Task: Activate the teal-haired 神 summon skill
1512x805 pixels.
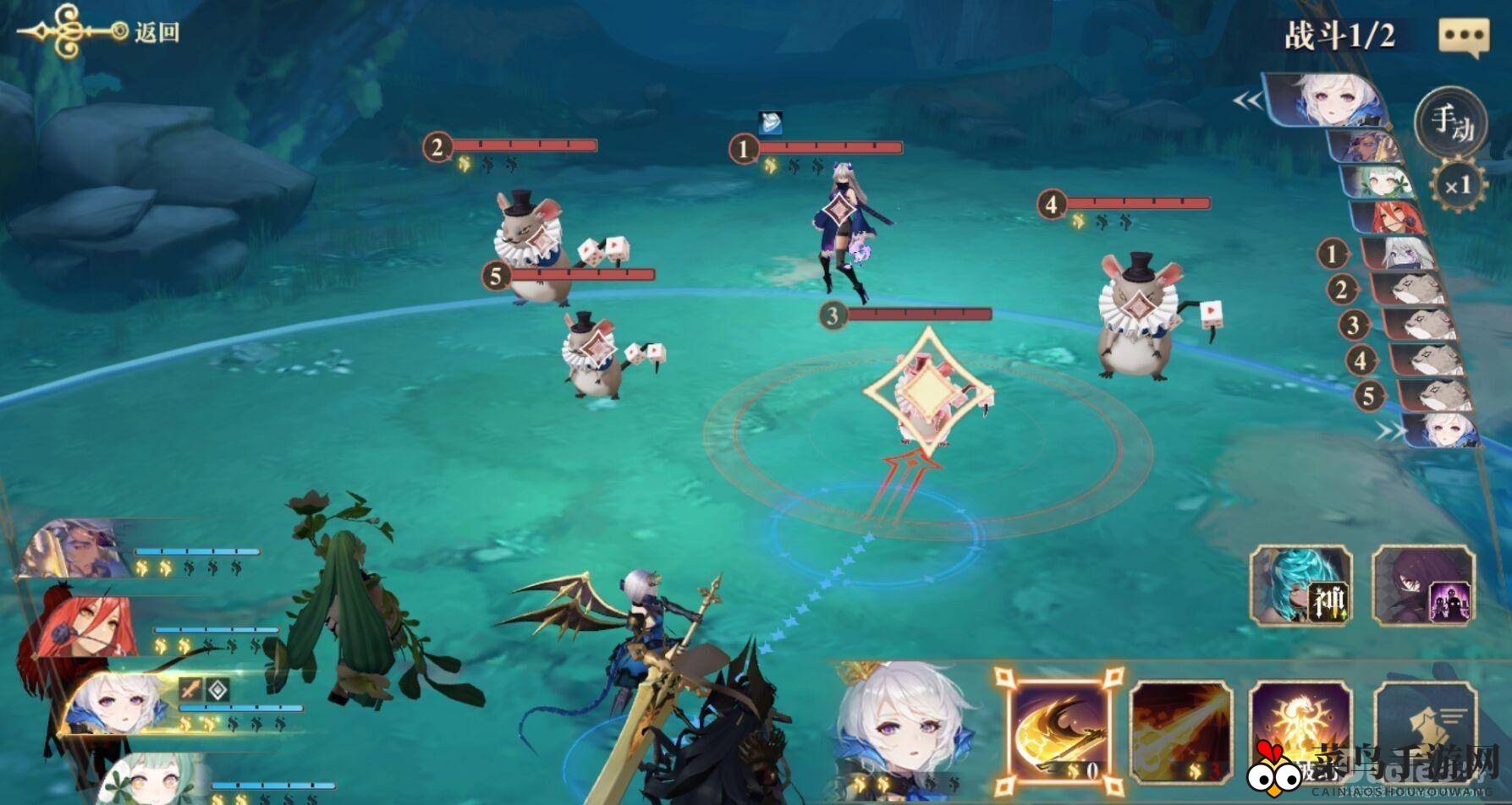Action: click(1301, 586)
